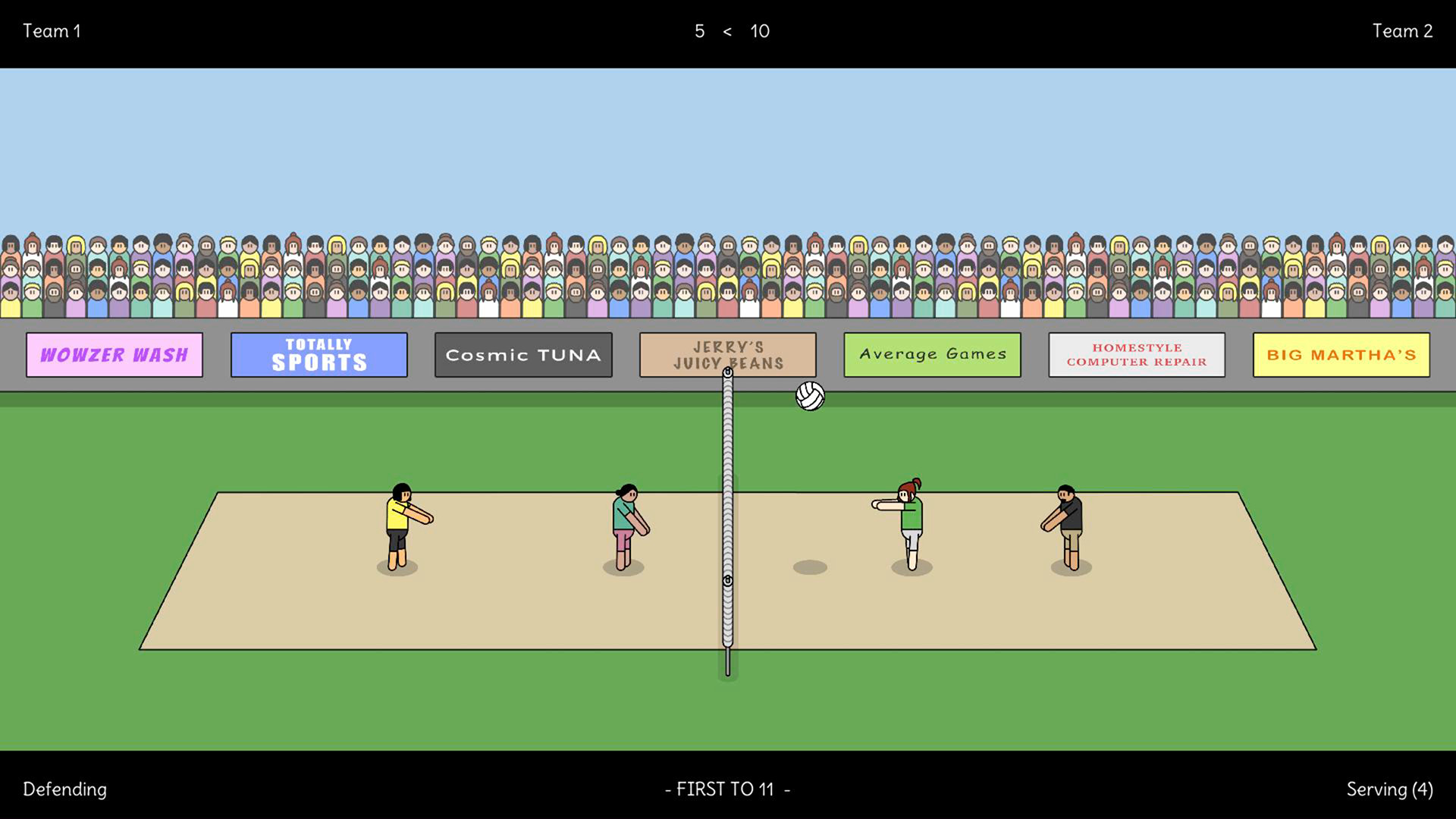Click the Serving (4) status indicator
The image size is (1456, 819).
(1390, 789)
